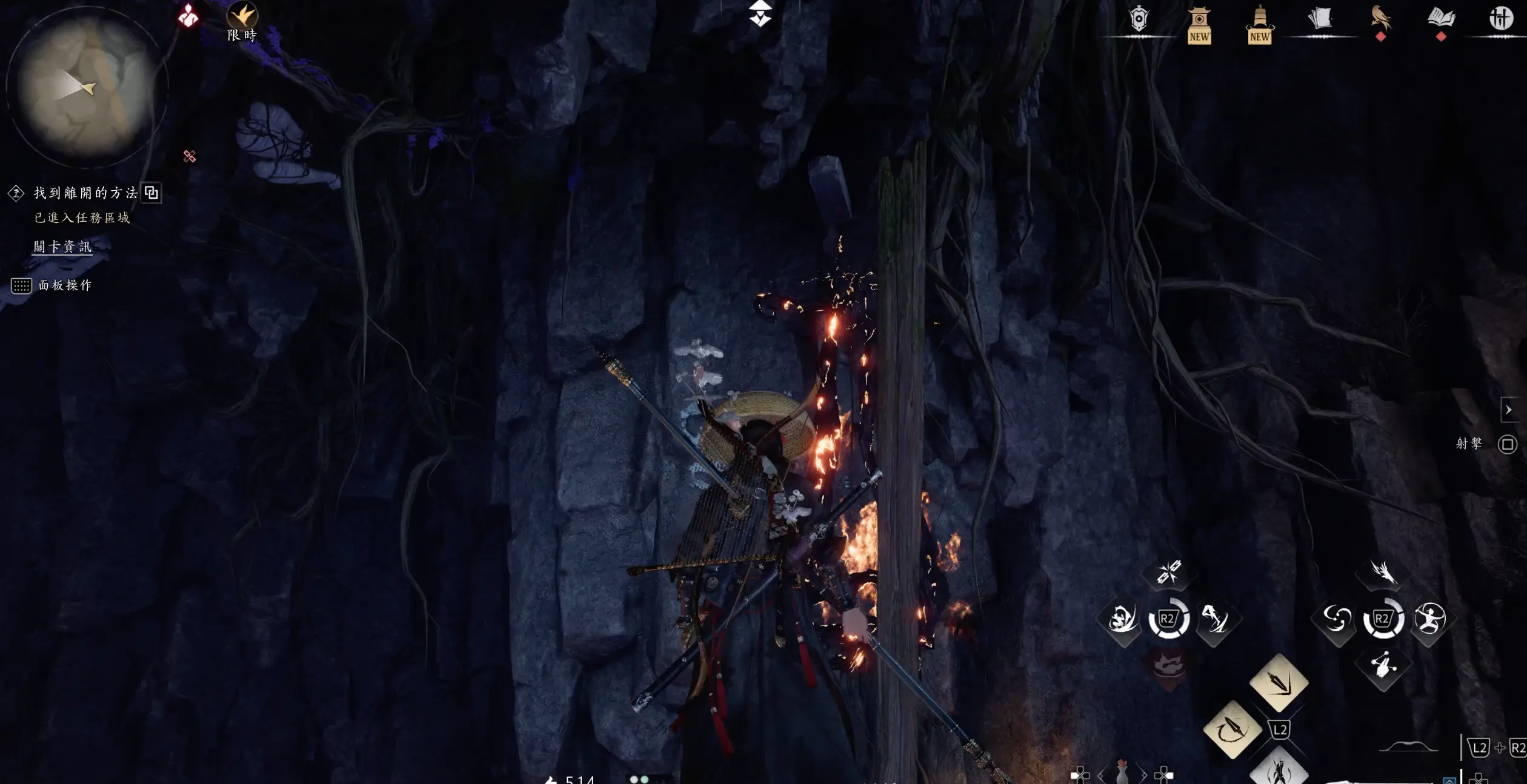Open the circular minimap

[x=85, y=86]
